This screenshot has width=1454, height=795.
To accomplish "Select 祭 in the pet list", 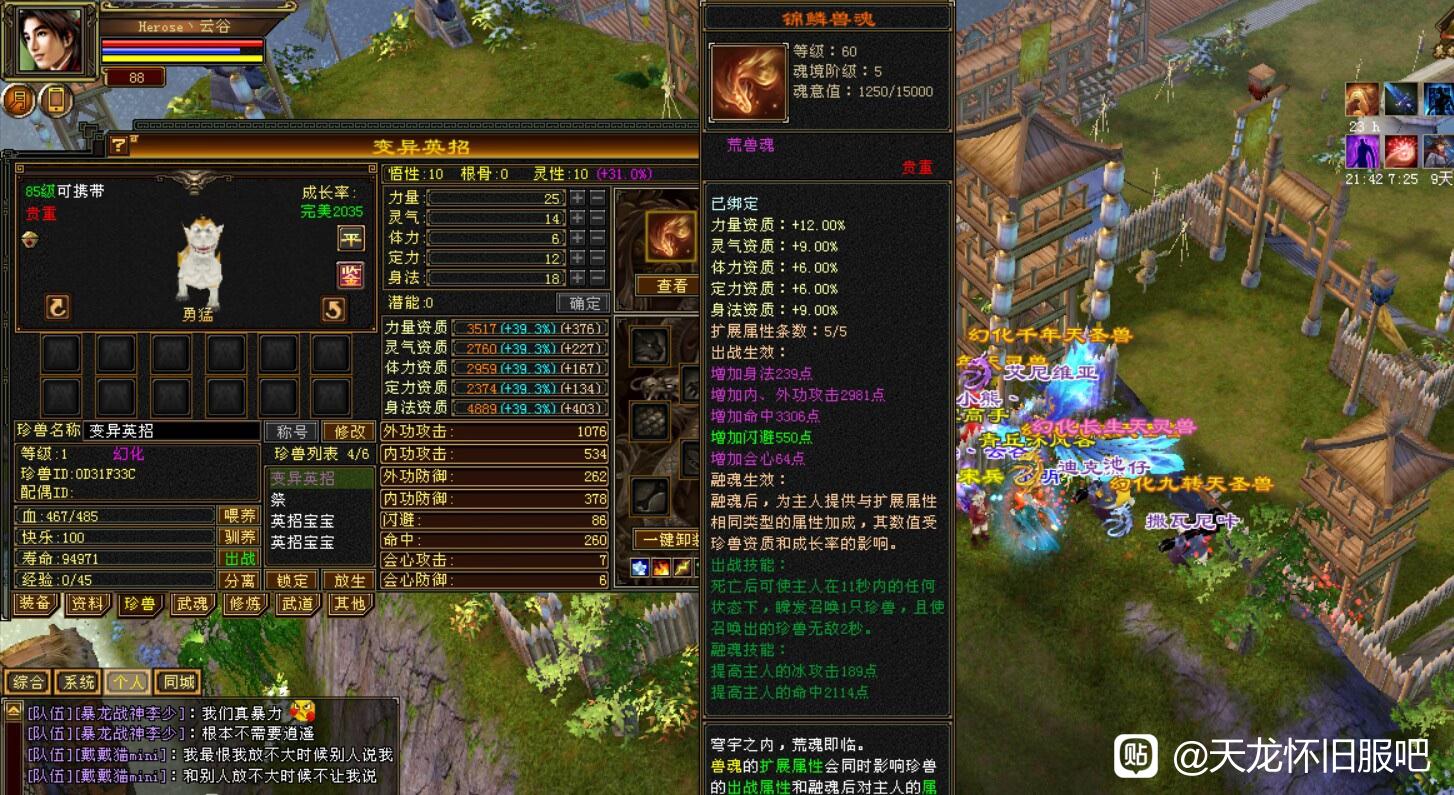I will tap(279, 500).
